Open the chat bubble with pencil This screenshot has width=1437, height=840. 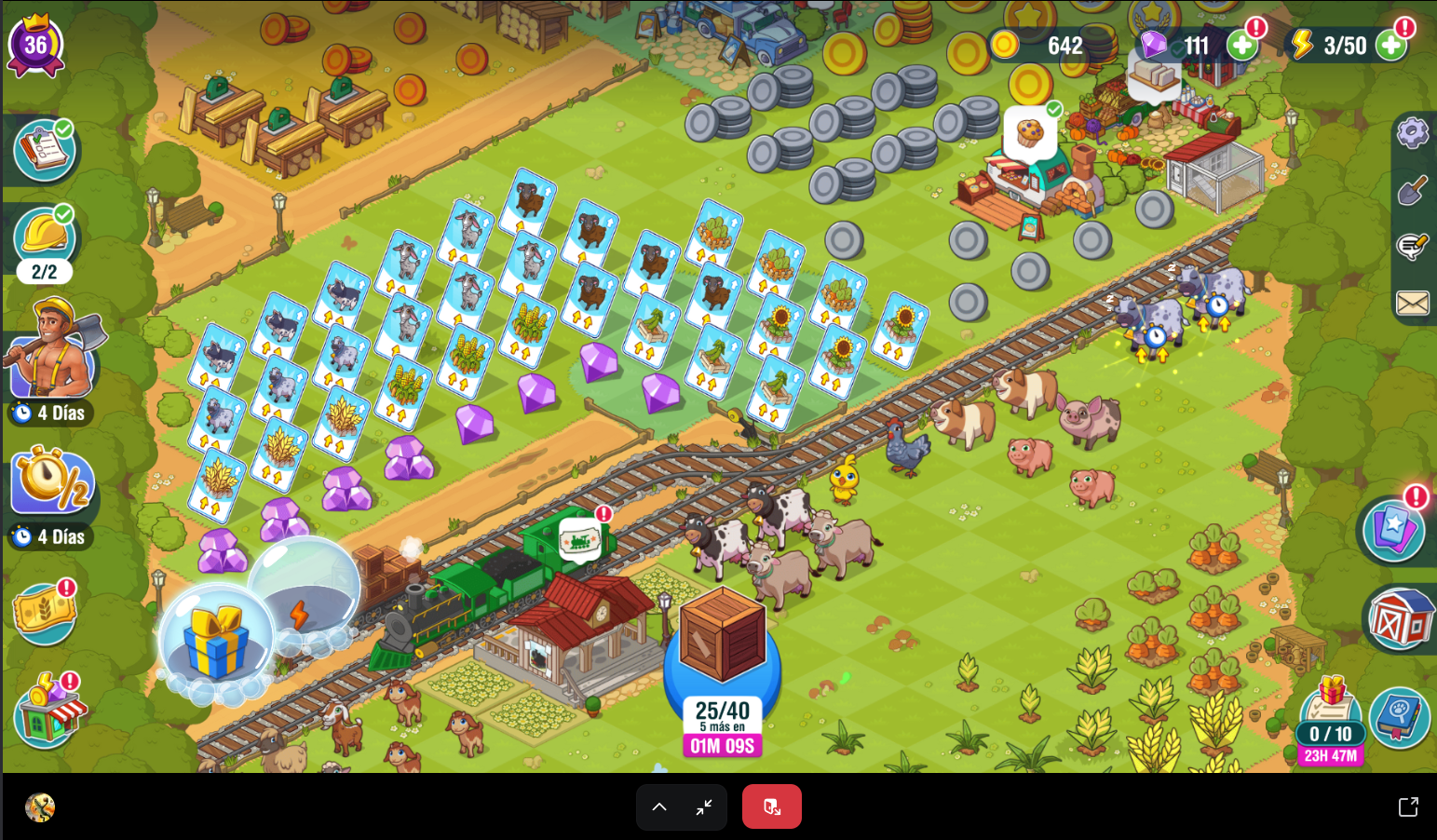pyautogui.click(x=1413, y=247)
